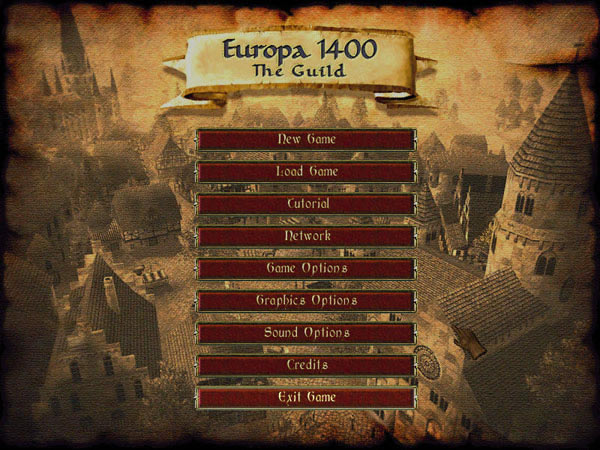Choose Exit Game
The width and height of the screenshot is (600, 450).
click(x=306, y=398)
